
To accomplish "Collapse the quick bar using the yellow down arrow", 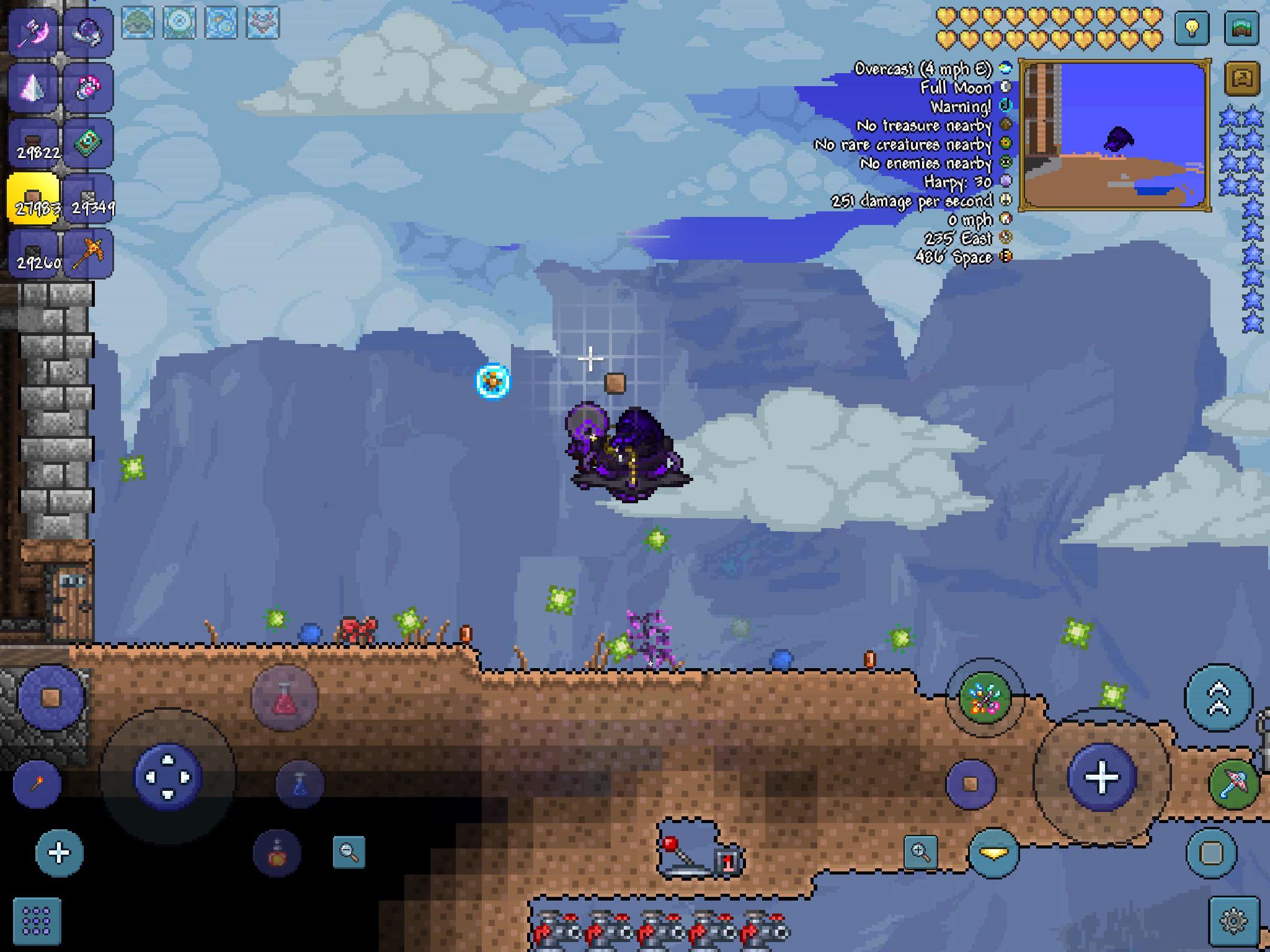I will tap(993, 852).
